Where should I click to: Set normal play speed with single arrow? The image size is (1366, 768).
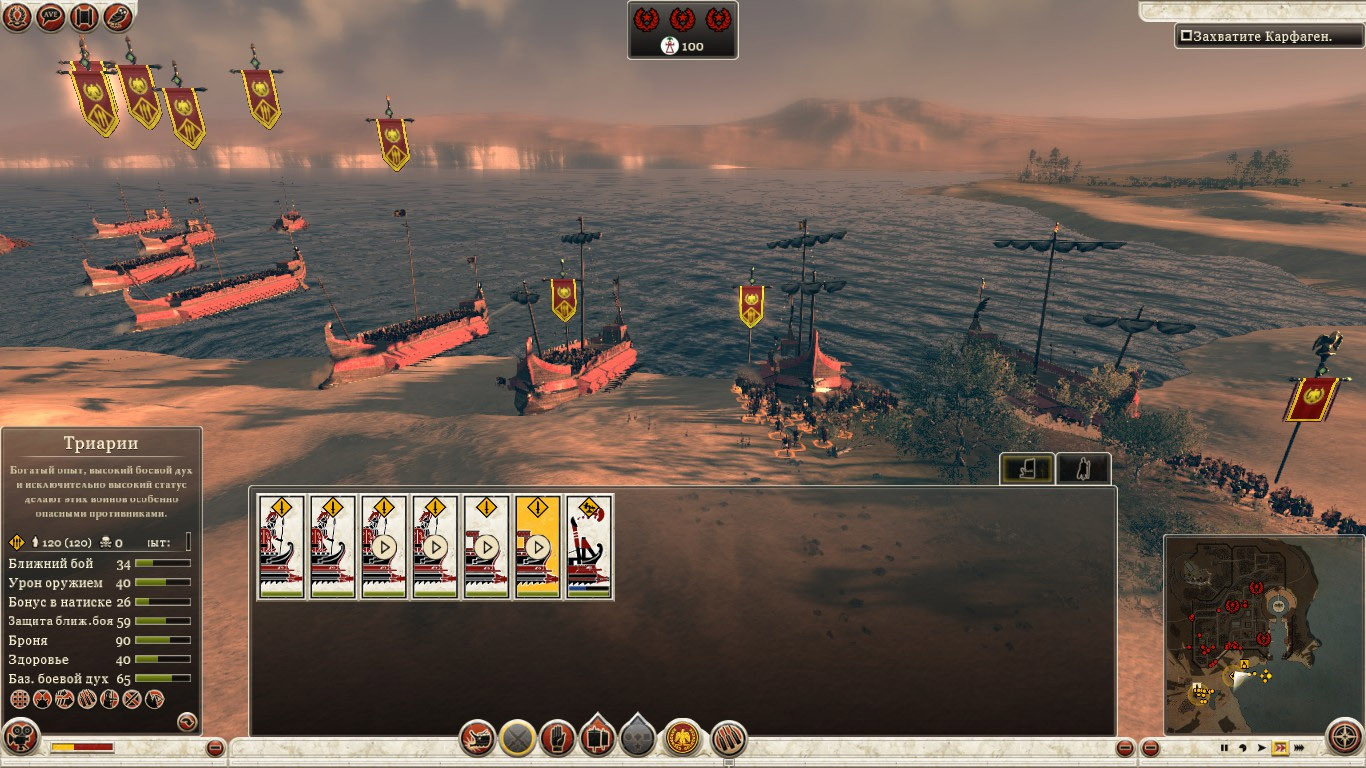1261,747
